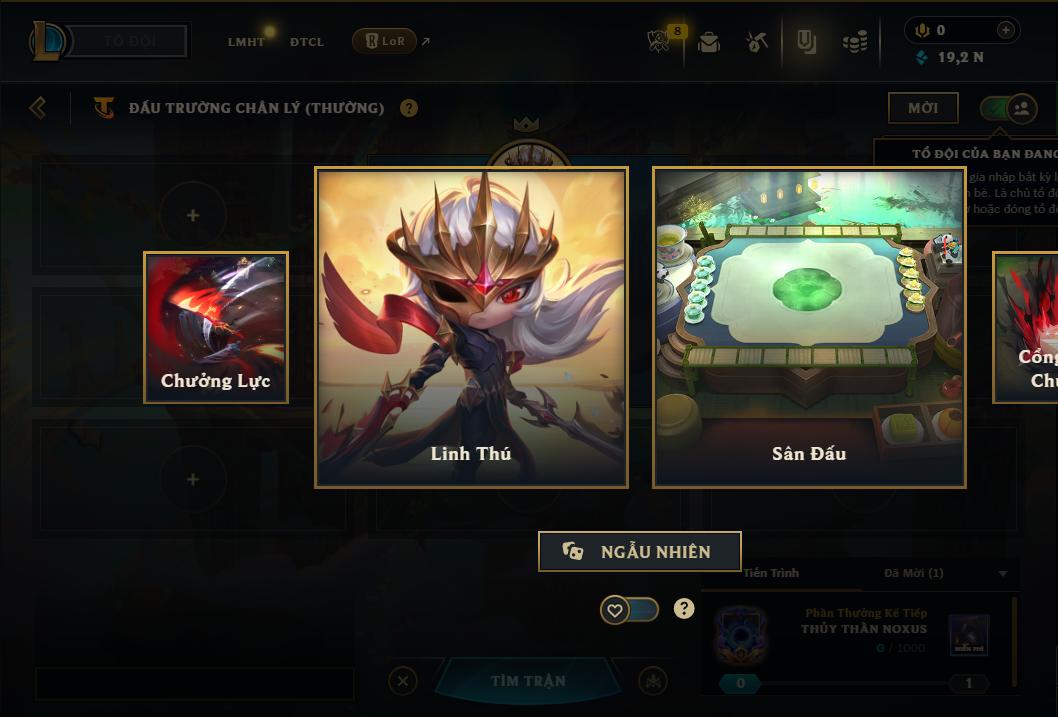This screenshot has height=717, width=1058.
Task: Show help for Đấu Trường Chân Lý mode
Action: point(409,108)
